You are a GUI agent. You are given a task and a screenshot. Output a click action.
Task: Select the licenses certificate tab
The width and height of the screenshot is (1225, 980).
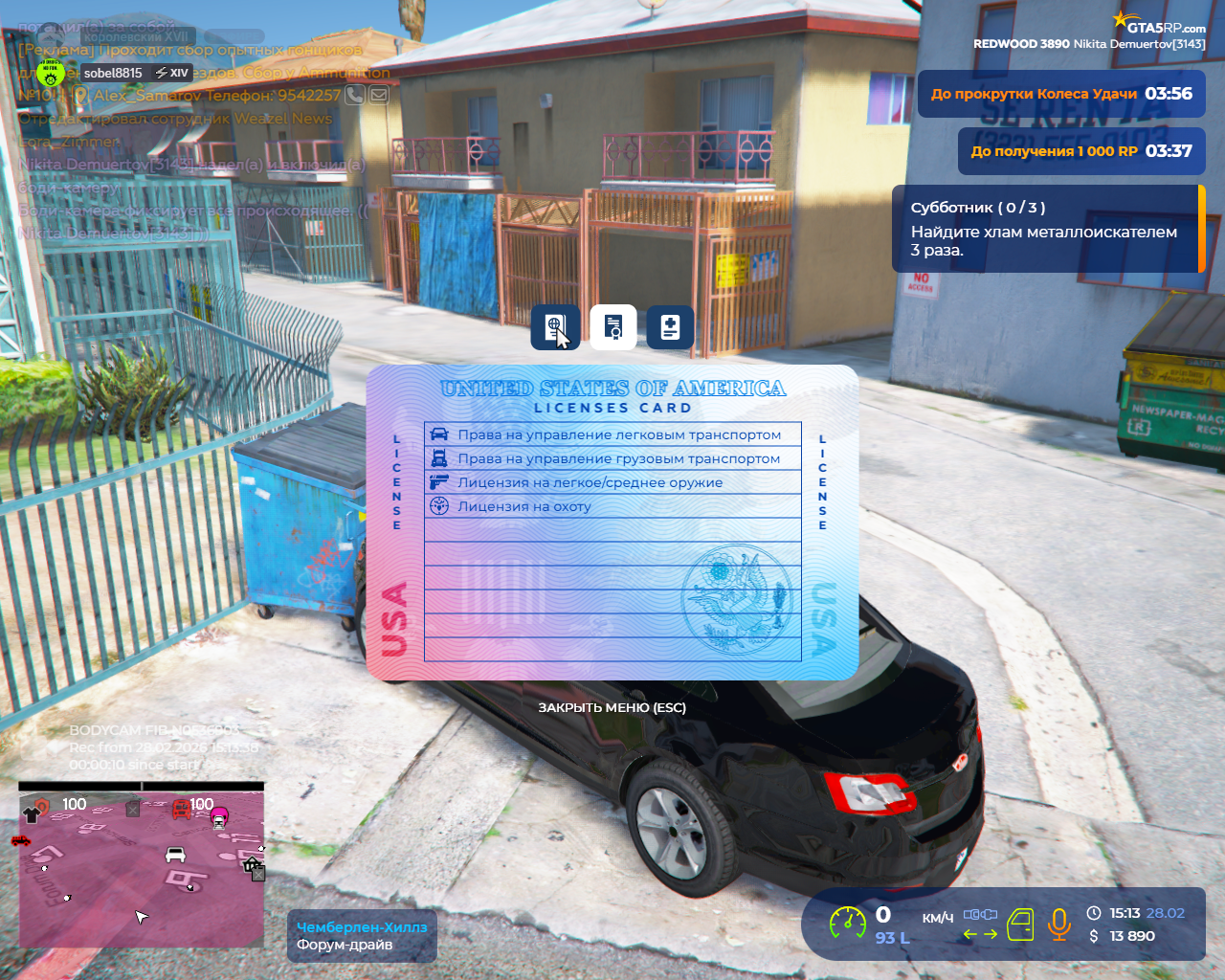[613, 327]
